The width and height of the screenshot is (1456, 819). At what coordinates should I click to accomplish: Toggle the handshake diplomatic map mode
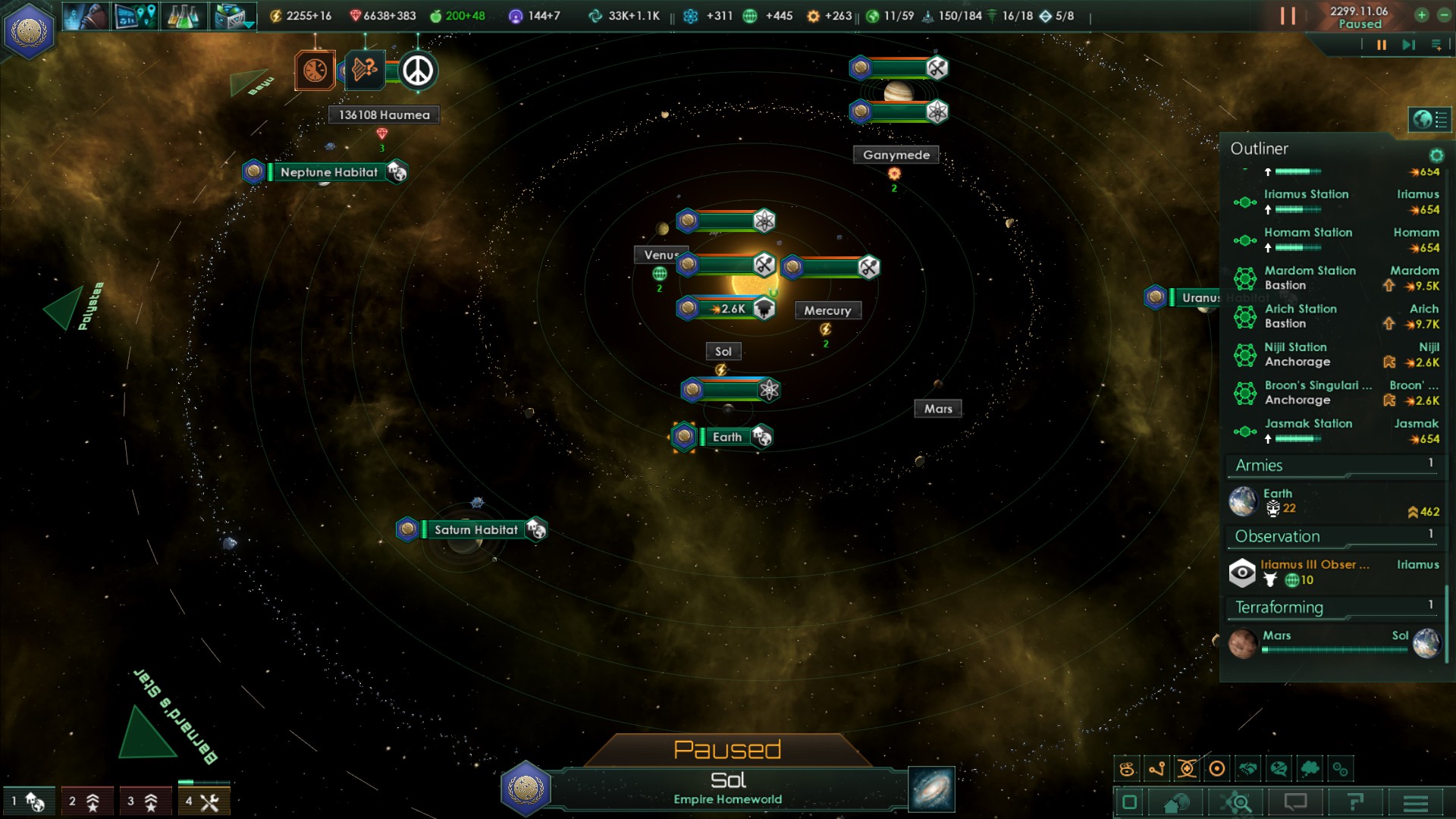[1247, 769]
